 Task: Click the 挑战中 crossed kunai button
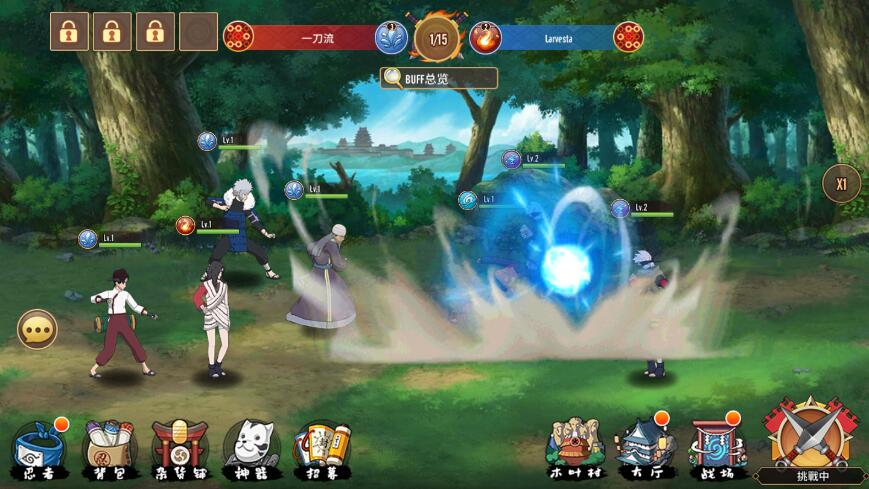click(806, 437)
